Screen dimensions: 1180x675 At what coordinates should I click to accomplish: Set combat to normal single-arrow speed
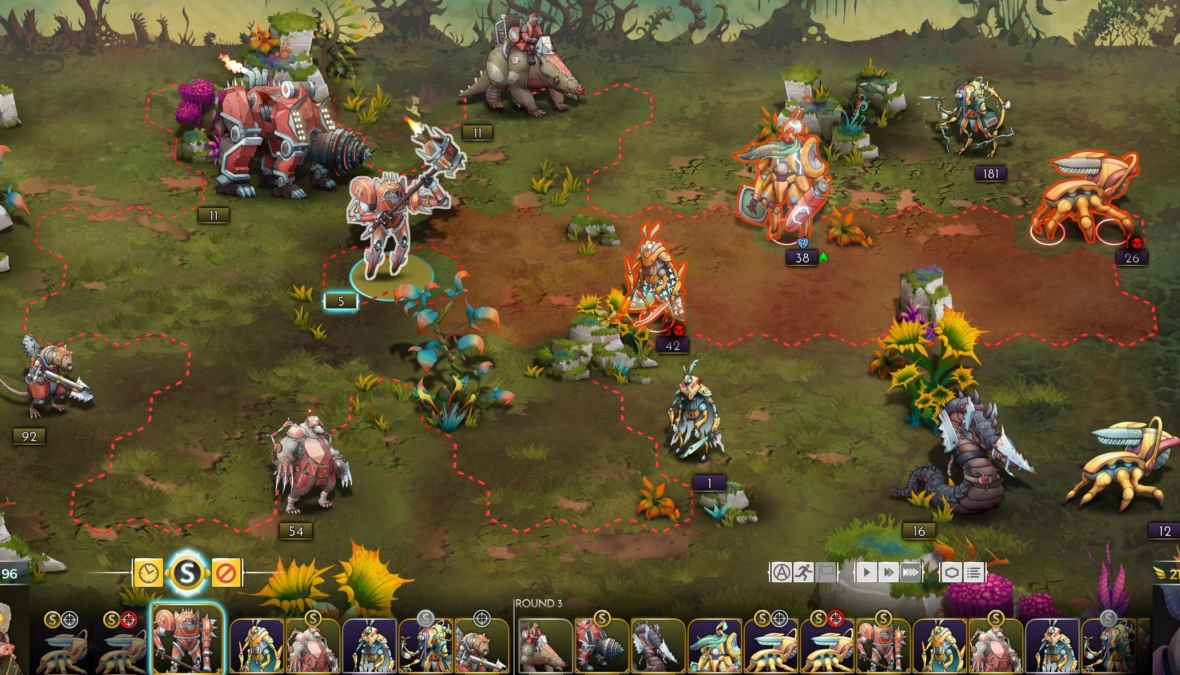(865, 572)
